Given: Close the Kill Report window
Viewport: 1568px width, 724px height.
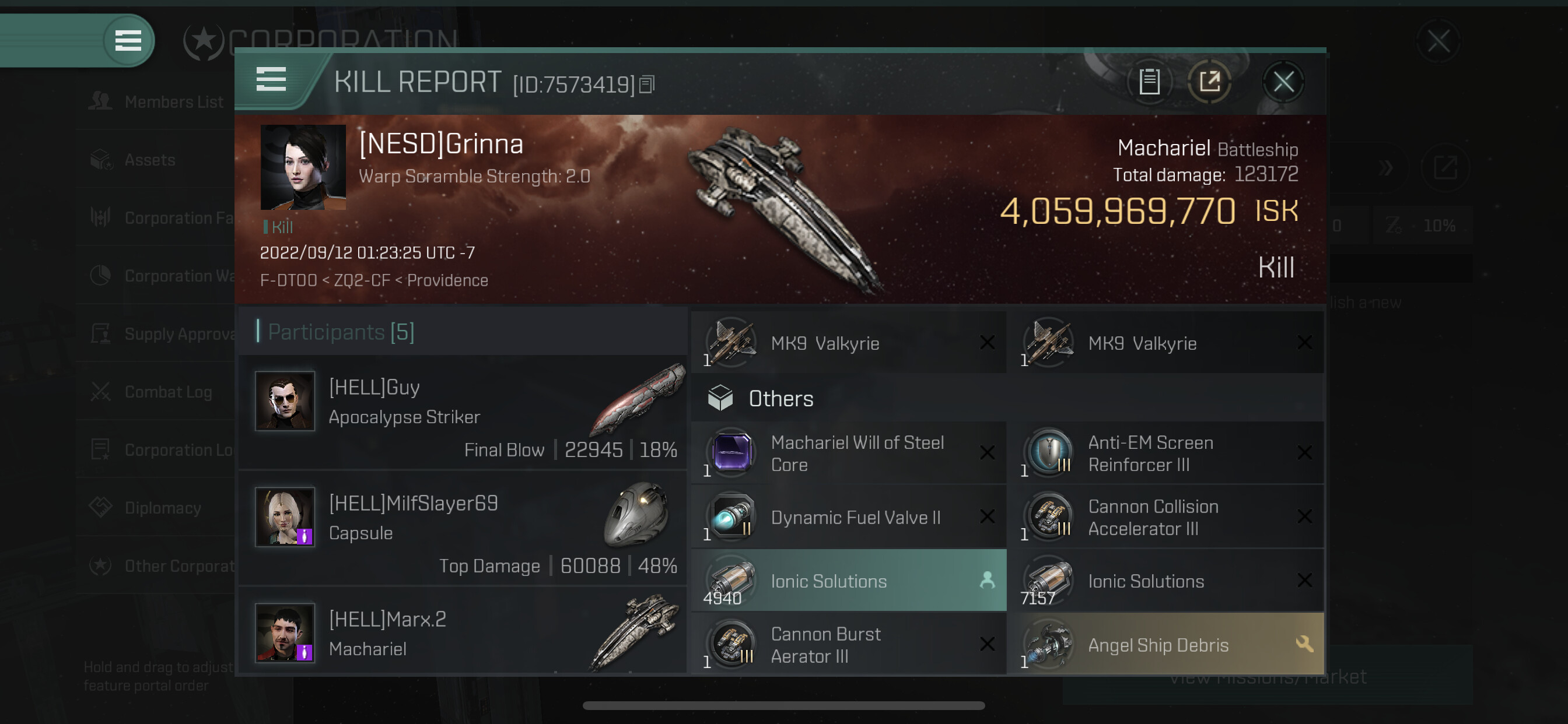Looking at the screenshot, I should (x=1283, y=82).
